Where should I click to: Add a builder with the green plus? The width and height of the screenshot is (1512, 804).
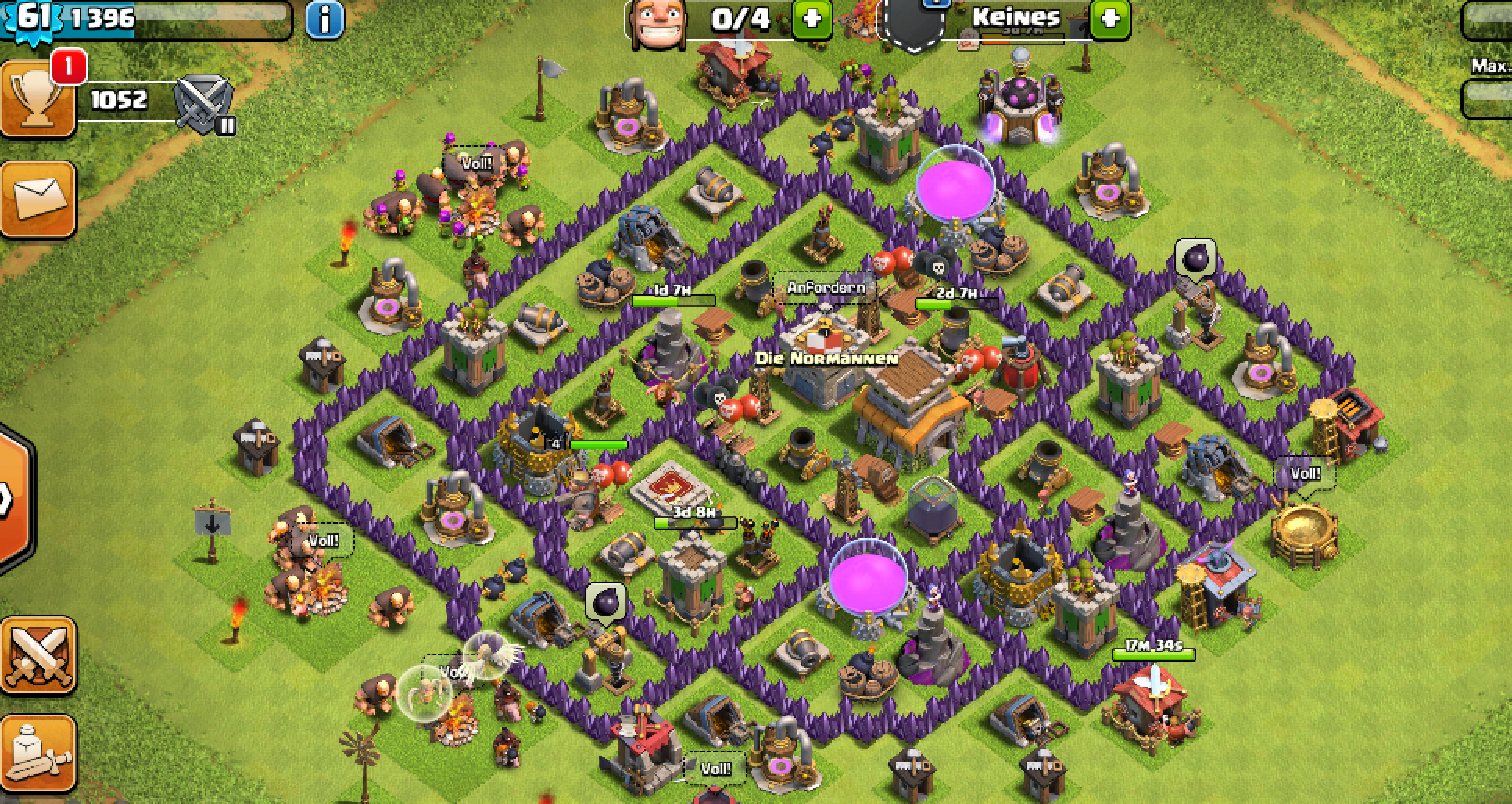click(812, 19)
